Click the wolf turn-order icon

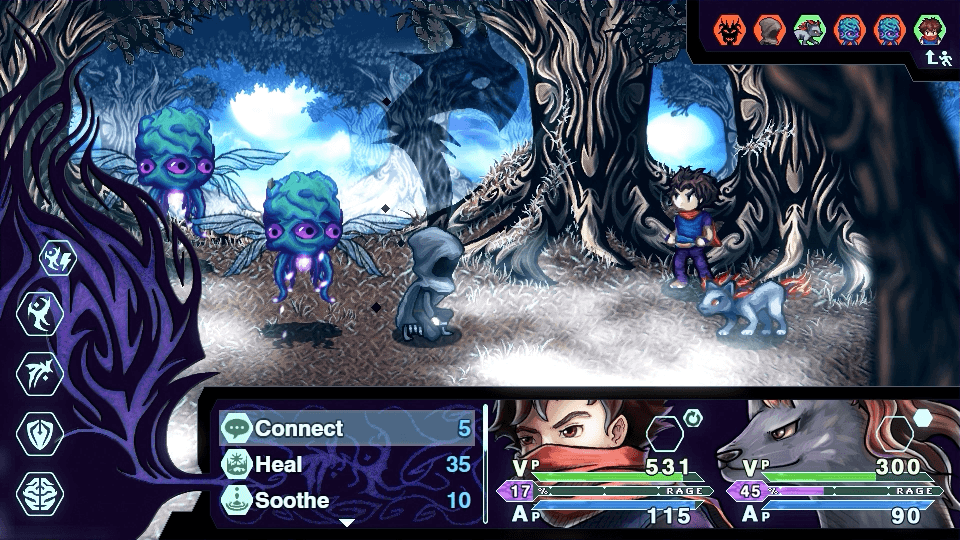[808, 31]
